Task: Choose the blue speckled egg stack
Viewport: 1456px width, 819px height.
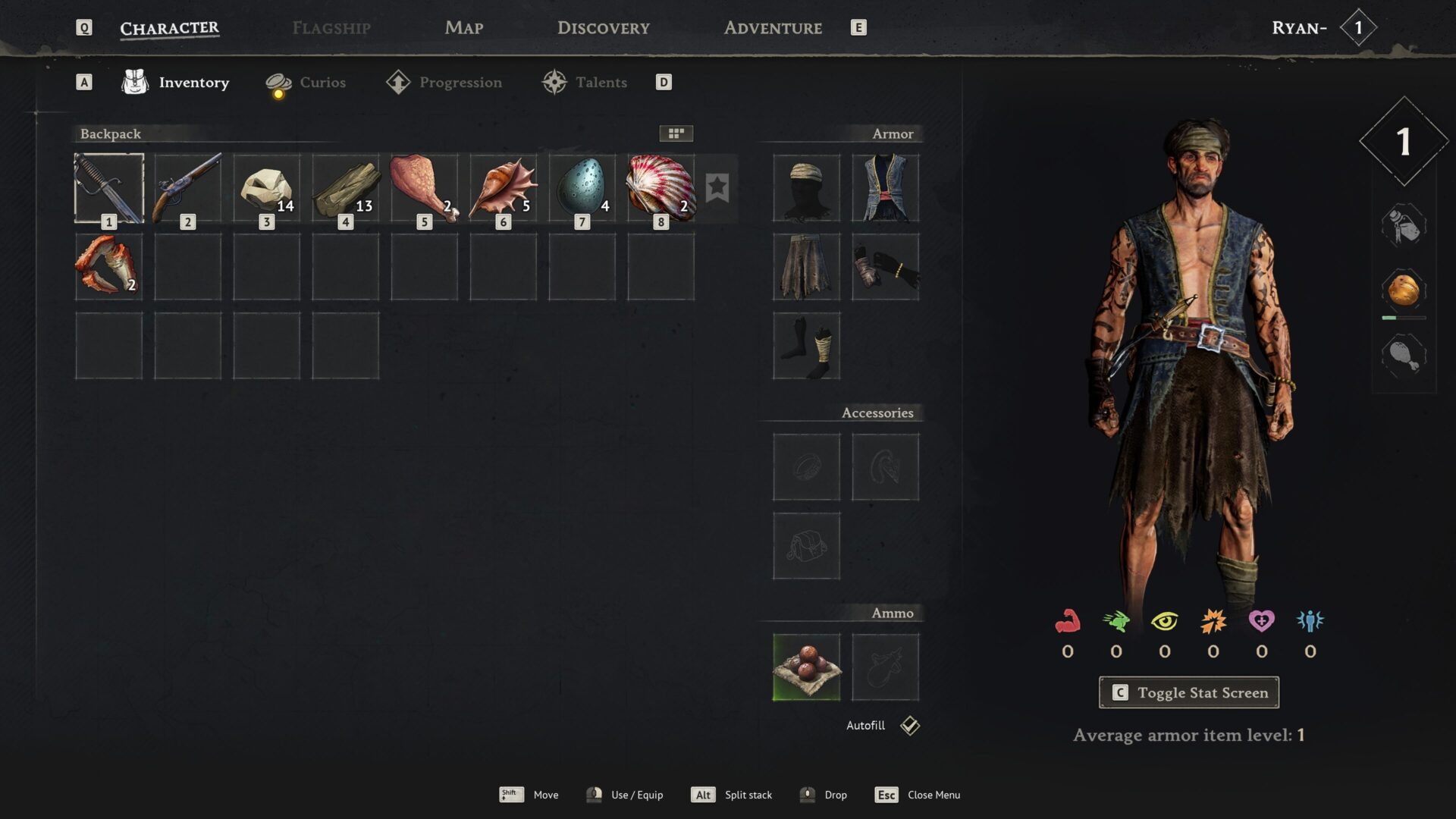Action: pyautogui.click(x=582, y=188)
